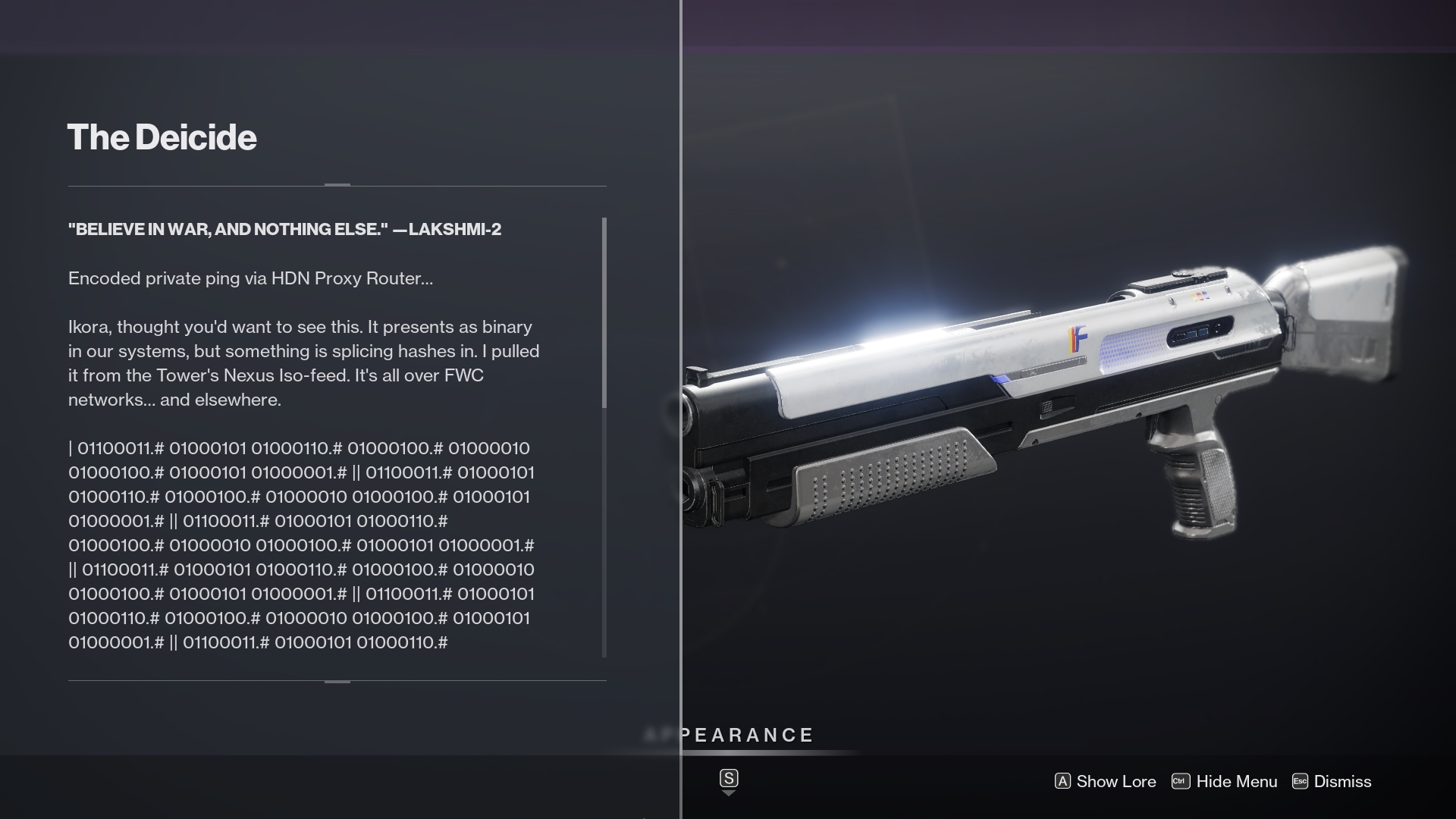
Task: Click the Ctrl key icon beside Hide Menu
Action: pos(1179,781)
